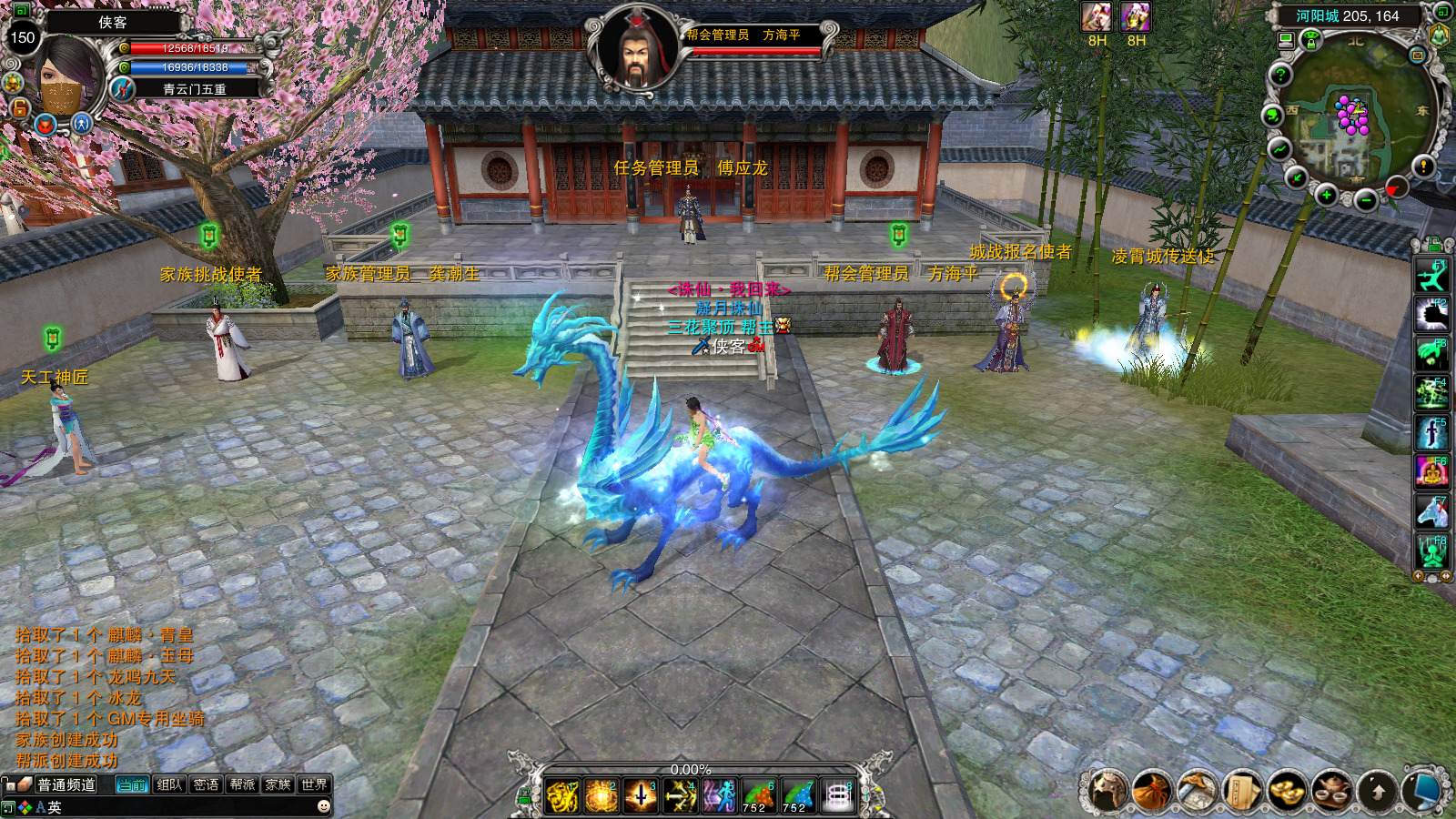Image resolution: width=1456 pixels, height=819 pixels.
Task: Switch to the 组队 team chat tab
Action: pos(169,784)
